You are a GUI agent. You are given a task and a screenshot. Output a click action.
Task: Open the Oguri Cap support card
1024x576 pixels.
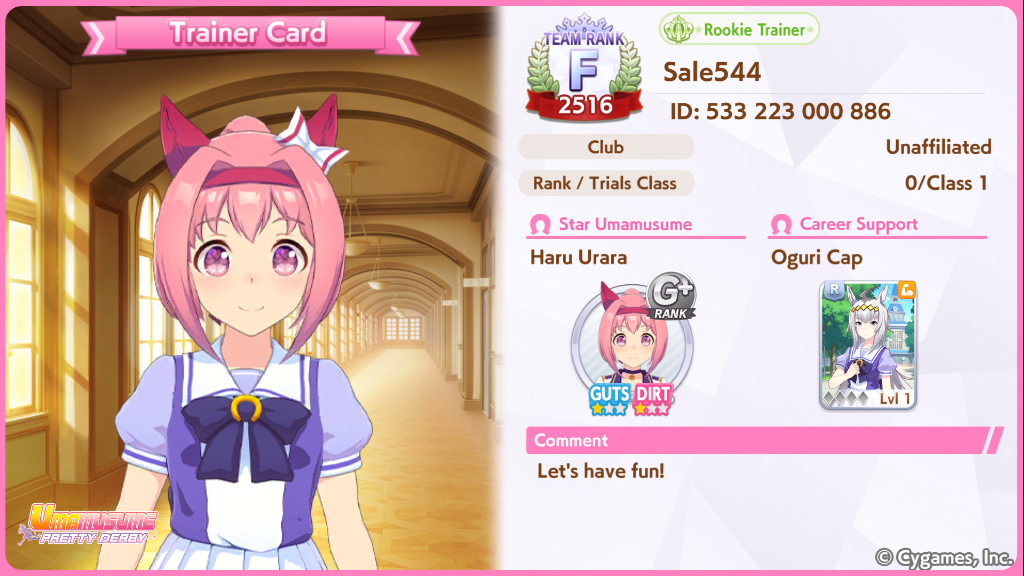tap(868, 345)
